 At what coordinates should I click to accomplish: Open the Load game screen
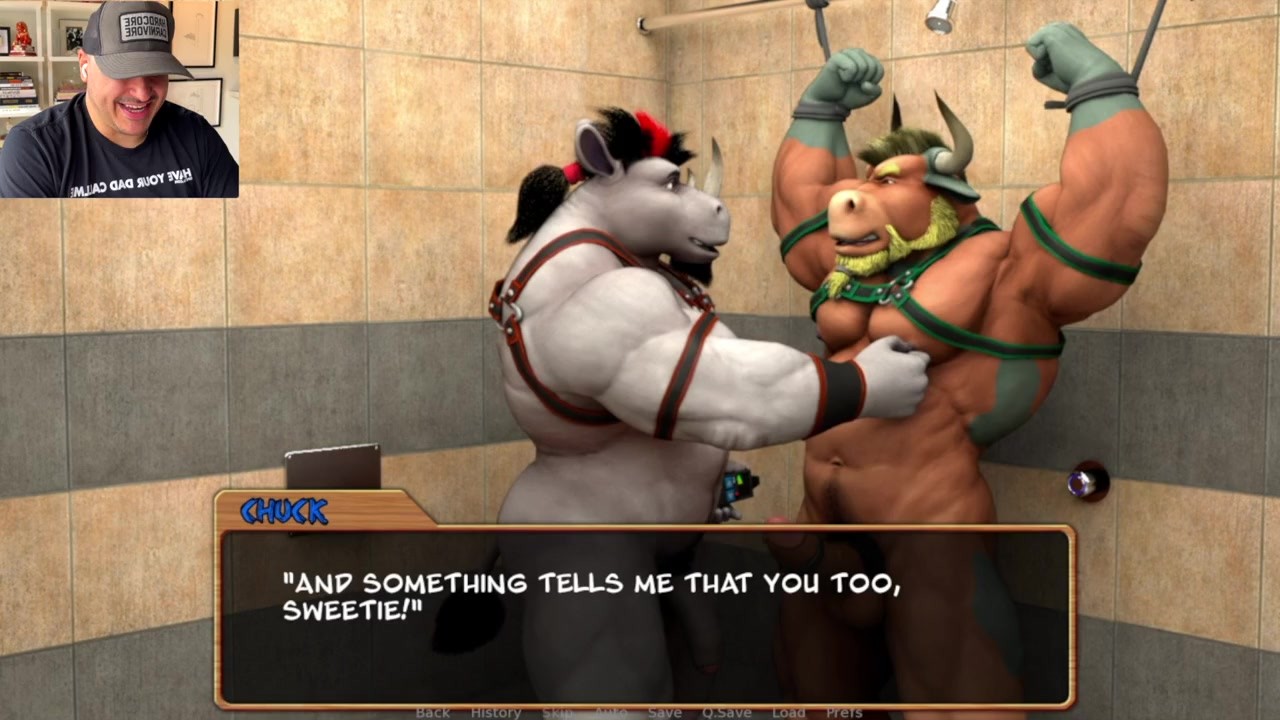[x=788, y=712]
